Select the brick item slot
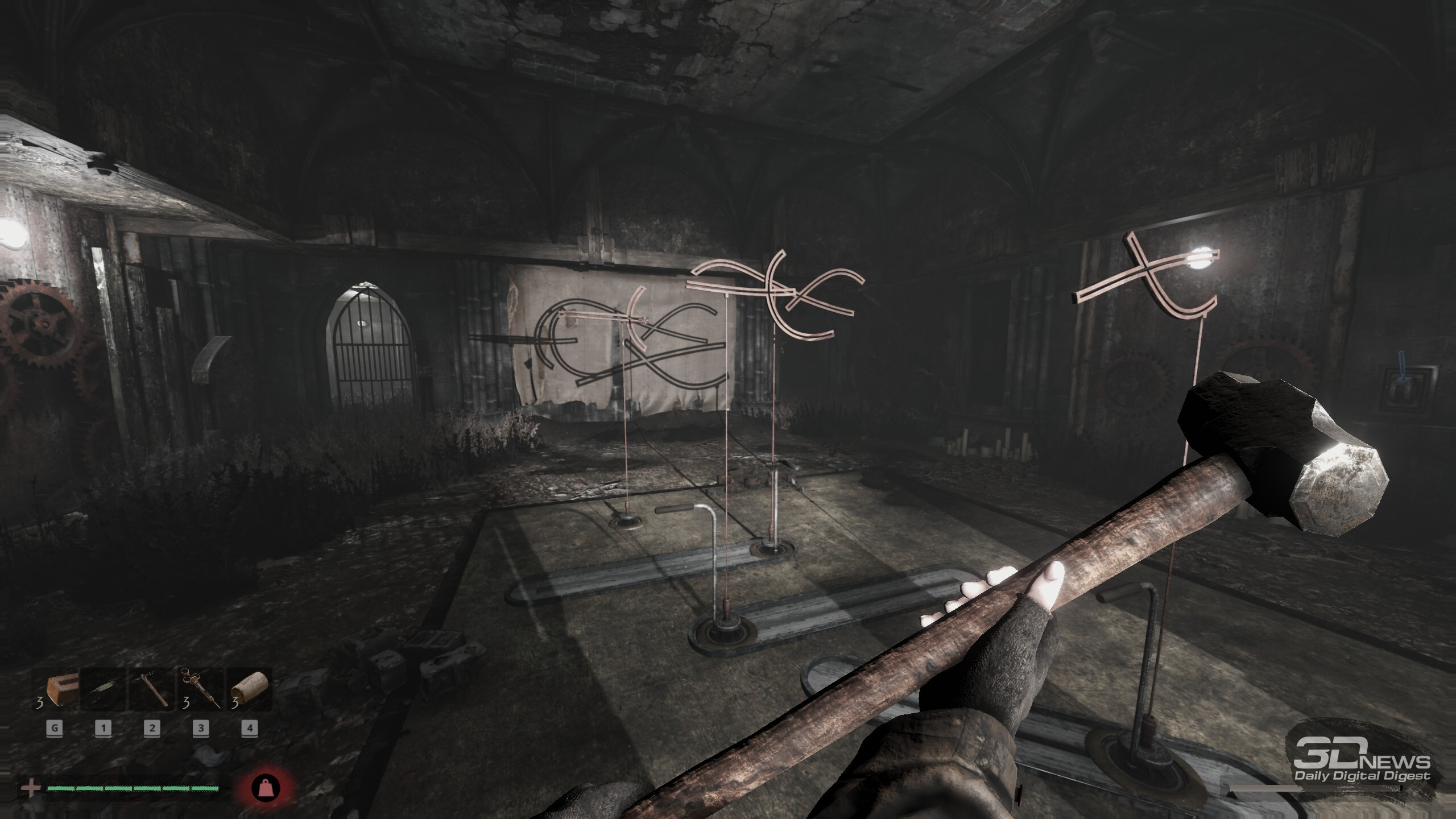Screen dimensions: 1456x819 point(56,689)
